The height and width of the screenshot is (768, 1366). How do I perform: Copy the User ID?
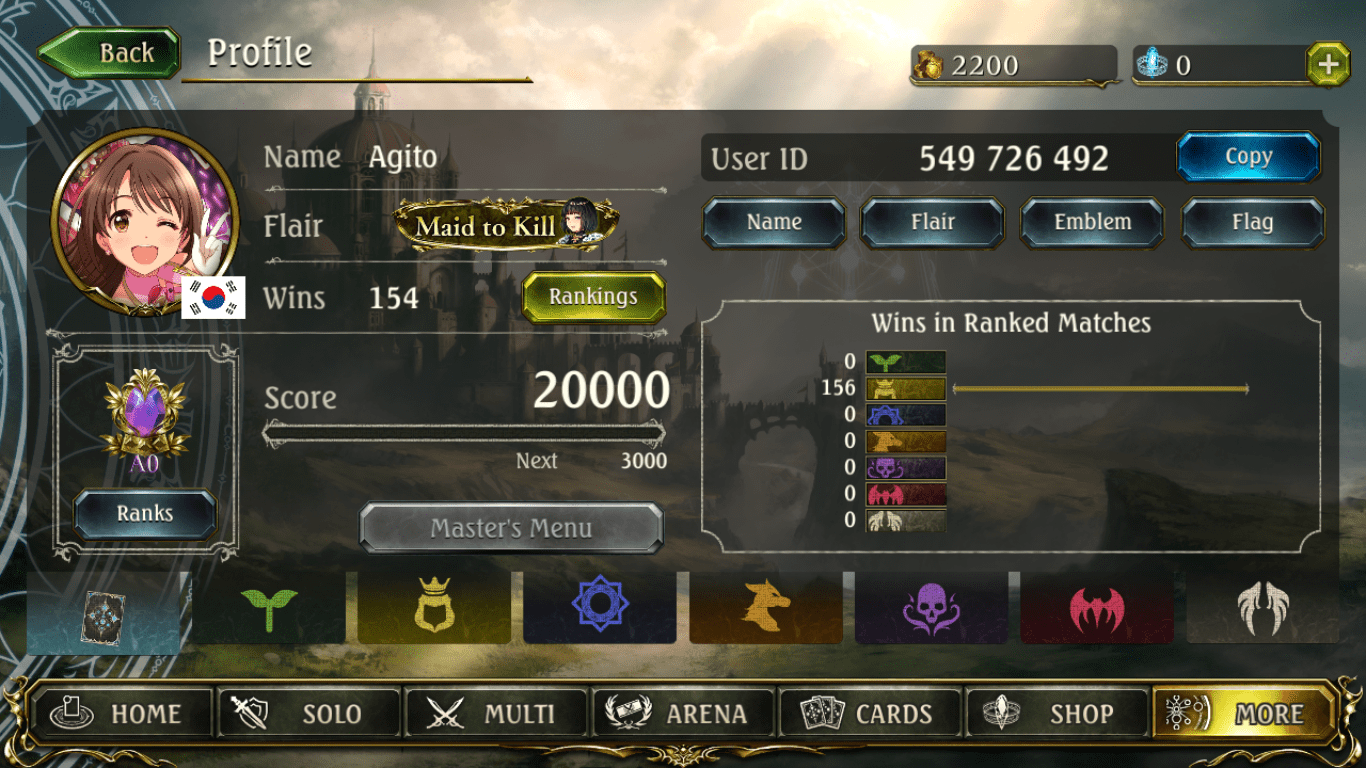(x=1249, y=156)
